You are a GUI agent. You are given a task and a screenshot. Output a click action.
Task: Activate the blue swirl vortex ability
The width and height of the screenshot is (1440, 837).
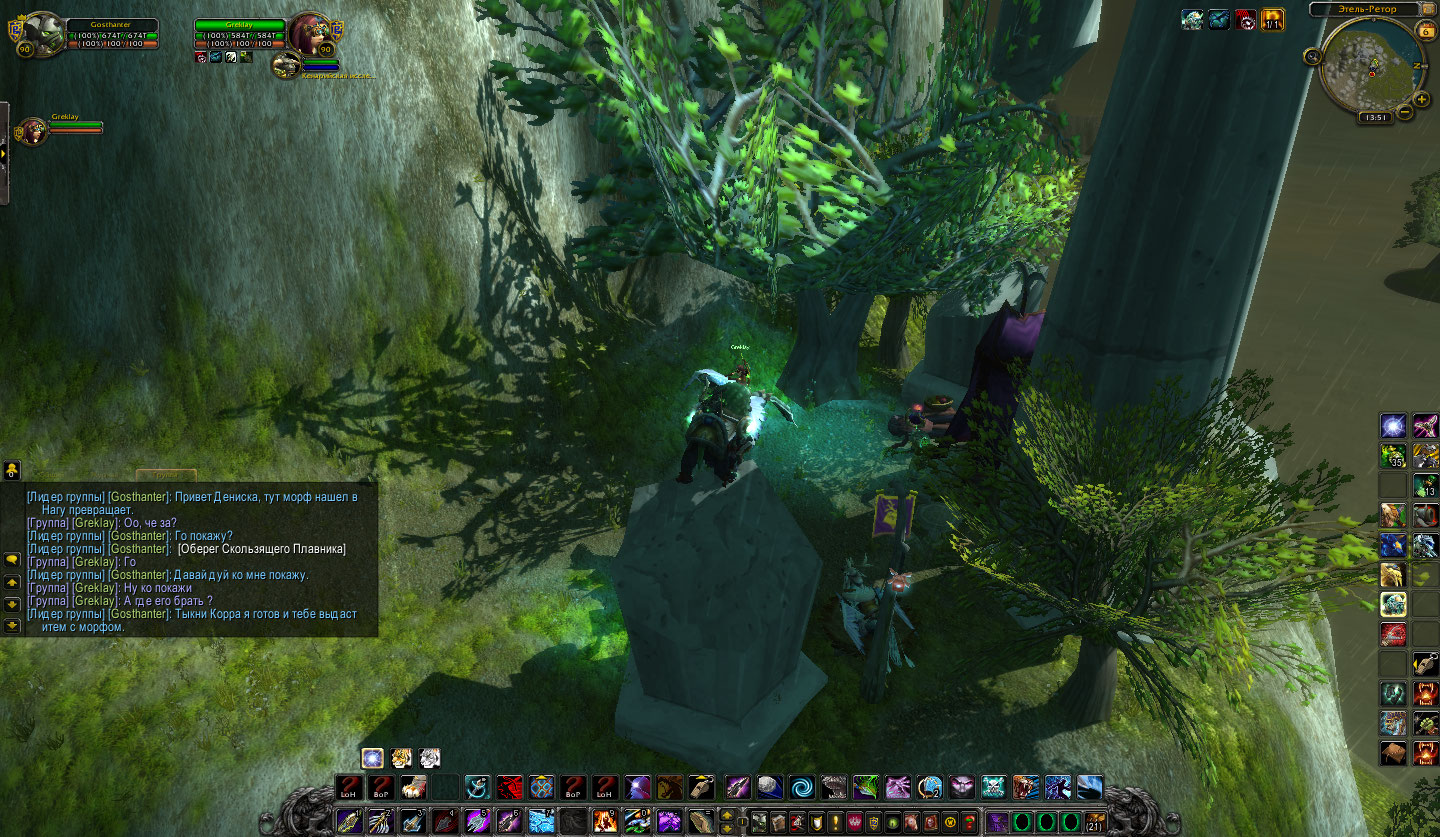click(801, 787)
